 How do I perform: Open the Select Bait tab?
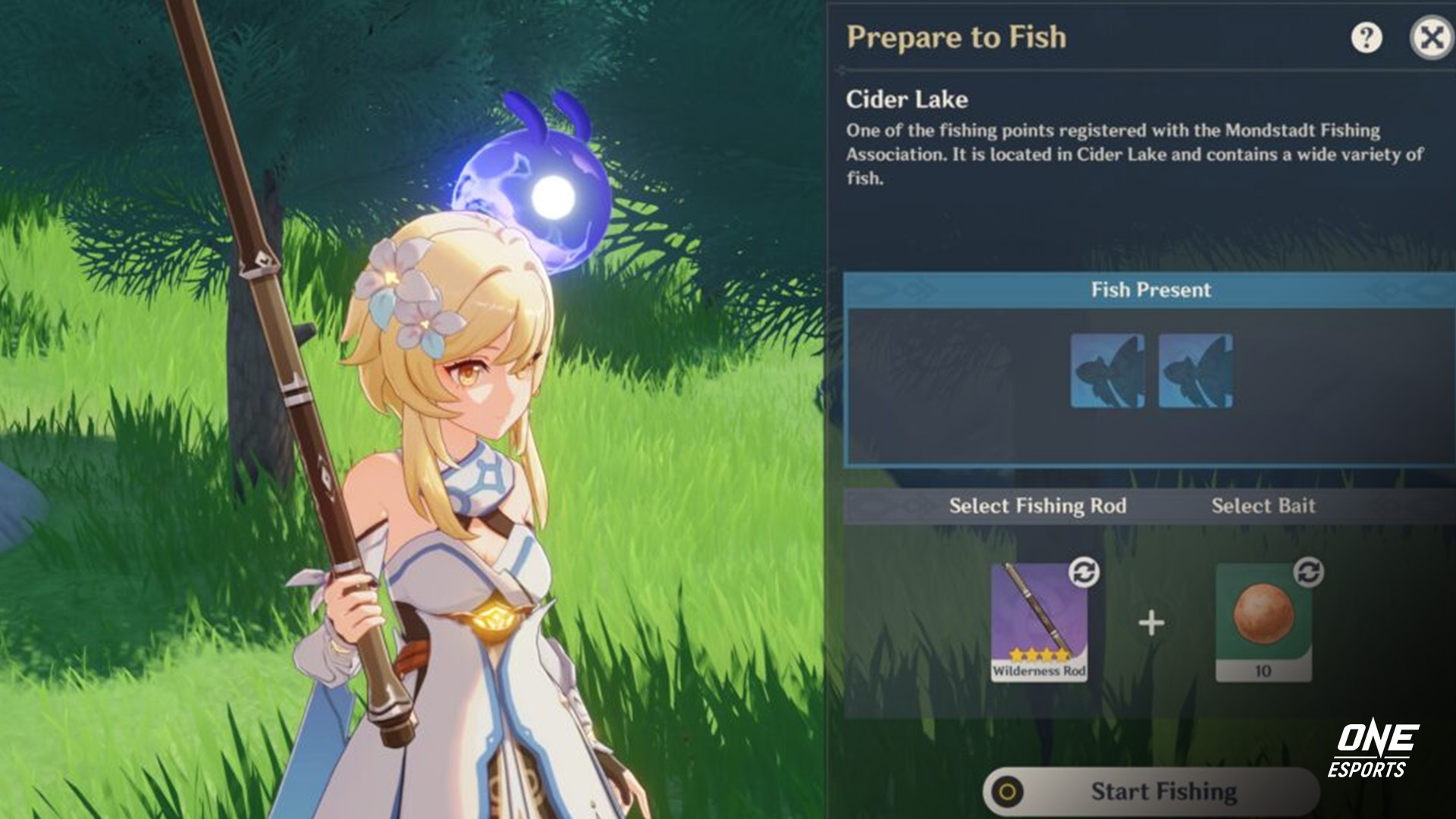coord(1264,506)
